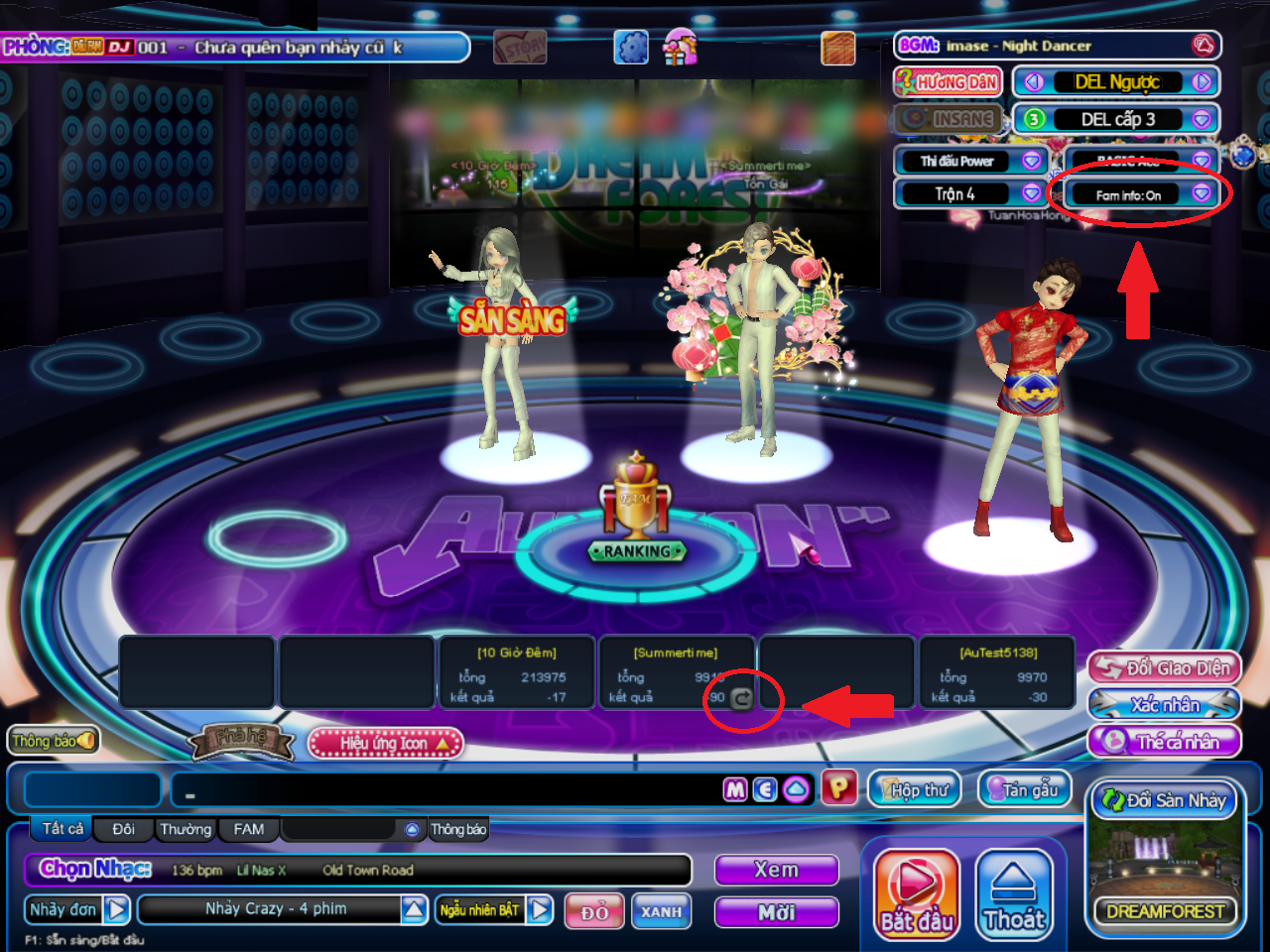The width and height of the screenshot is (1270, 952).
Task: Switch to the FAM chat tab
Action: [x=248, y=829]
